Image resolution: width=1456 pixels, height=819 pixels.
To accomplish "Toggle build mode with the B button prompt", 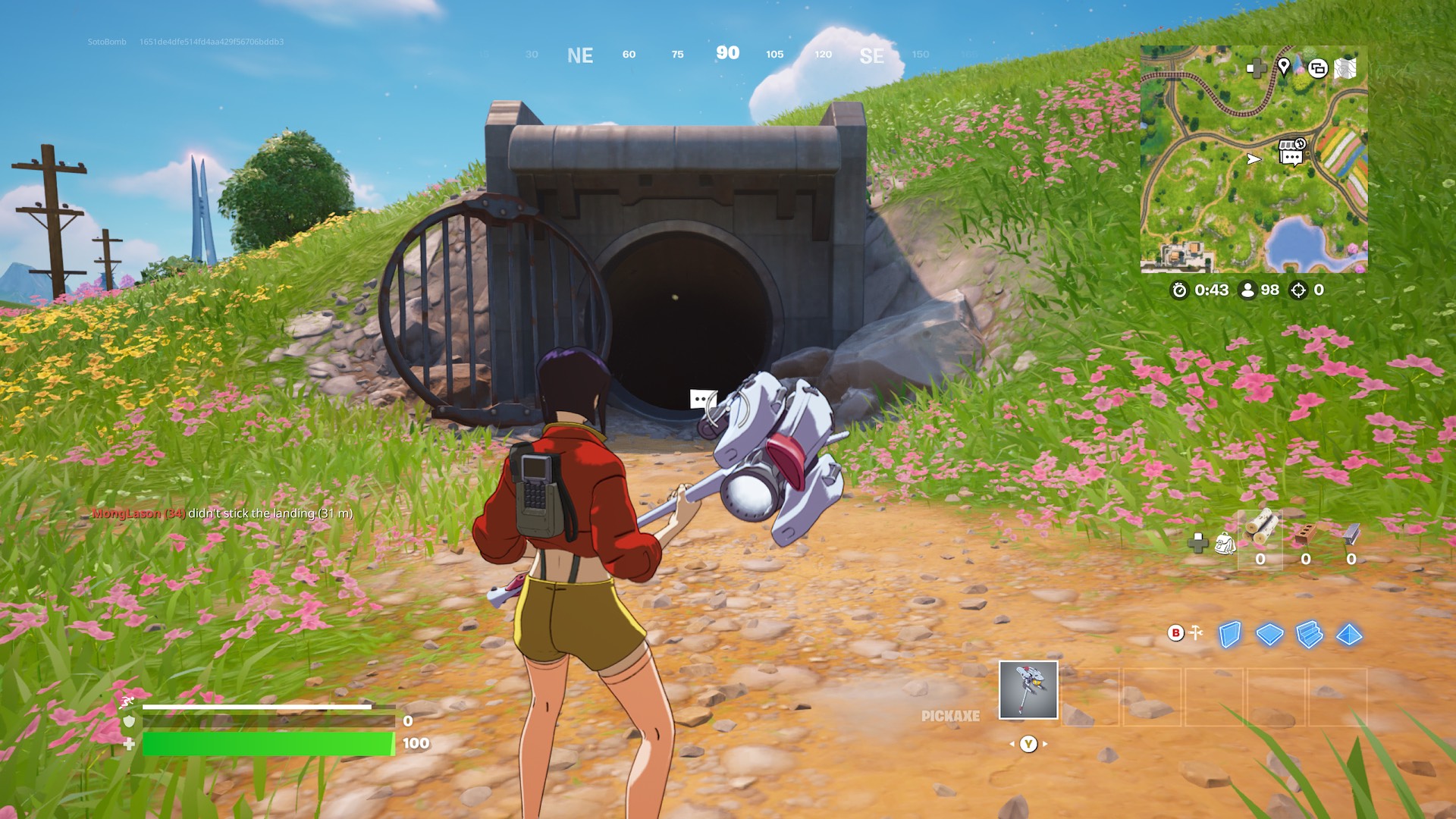I will tap(1175, 632).
